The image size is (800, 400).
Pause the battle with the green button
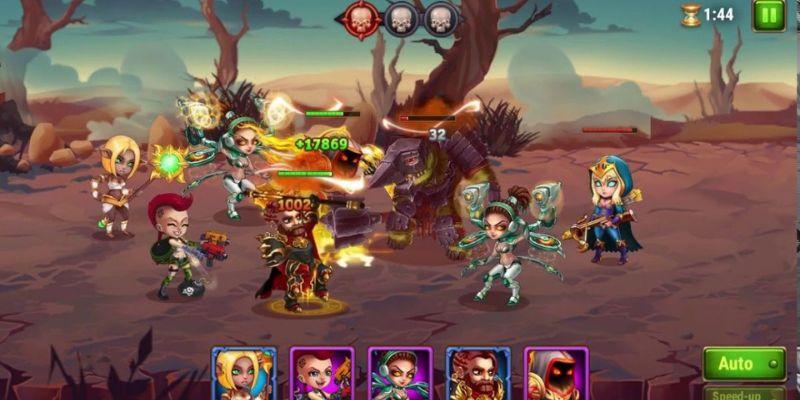[769, 15]
